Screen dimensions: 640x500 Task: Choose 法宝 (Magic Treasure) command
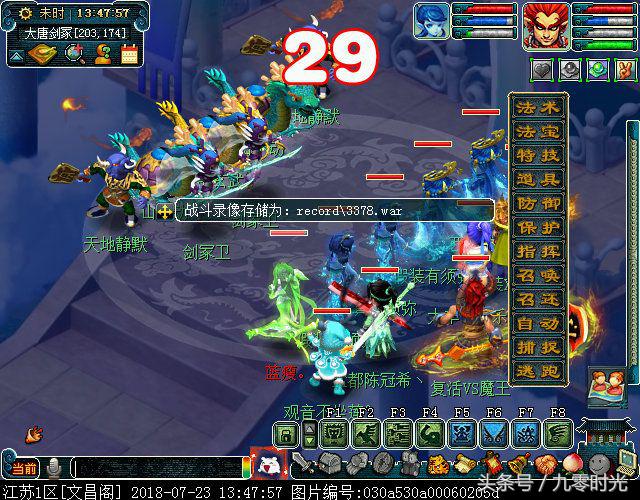point(538,131)
